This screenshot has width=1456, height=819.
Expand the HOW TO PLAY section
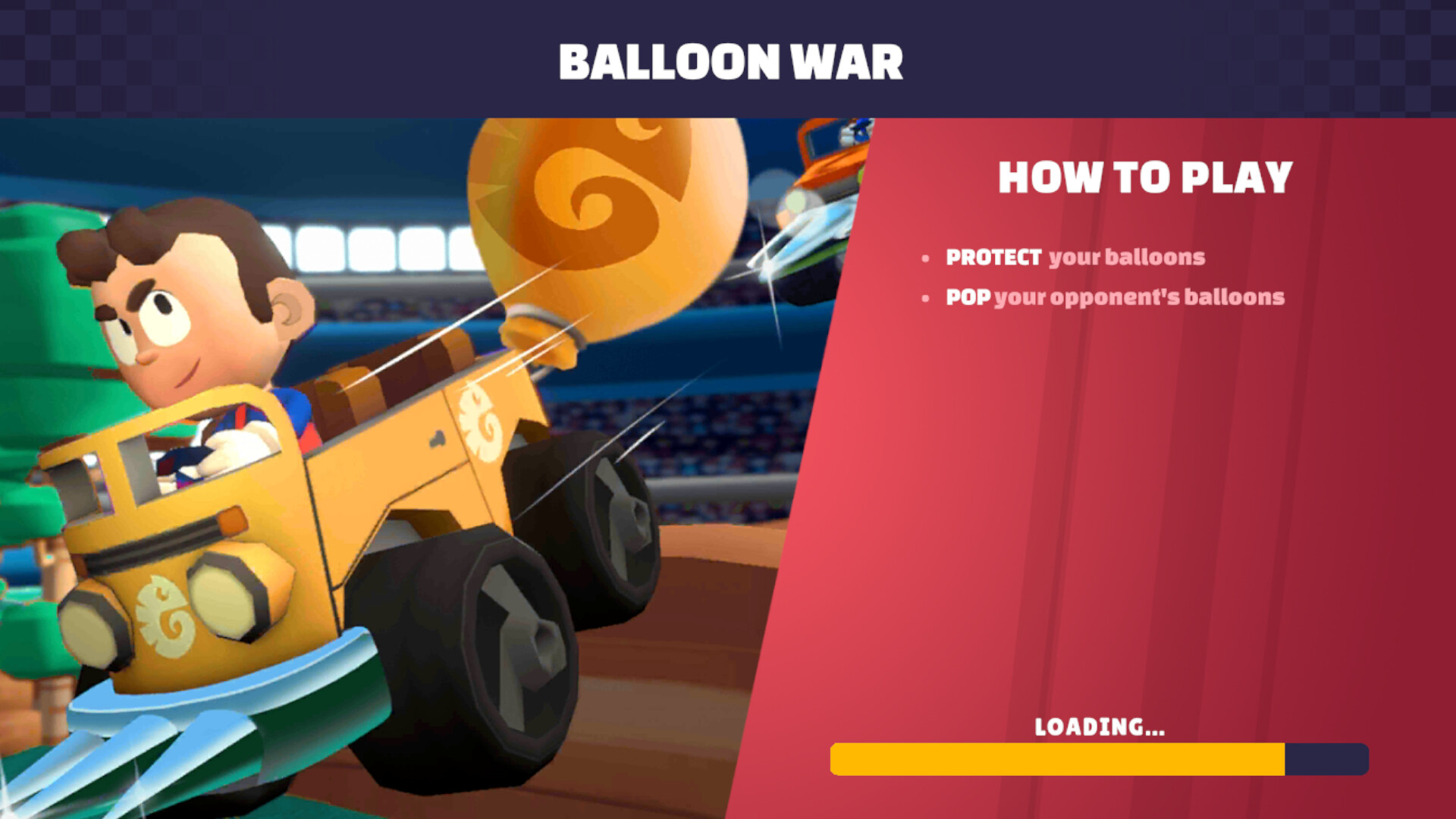click(x=1145, y=179)
